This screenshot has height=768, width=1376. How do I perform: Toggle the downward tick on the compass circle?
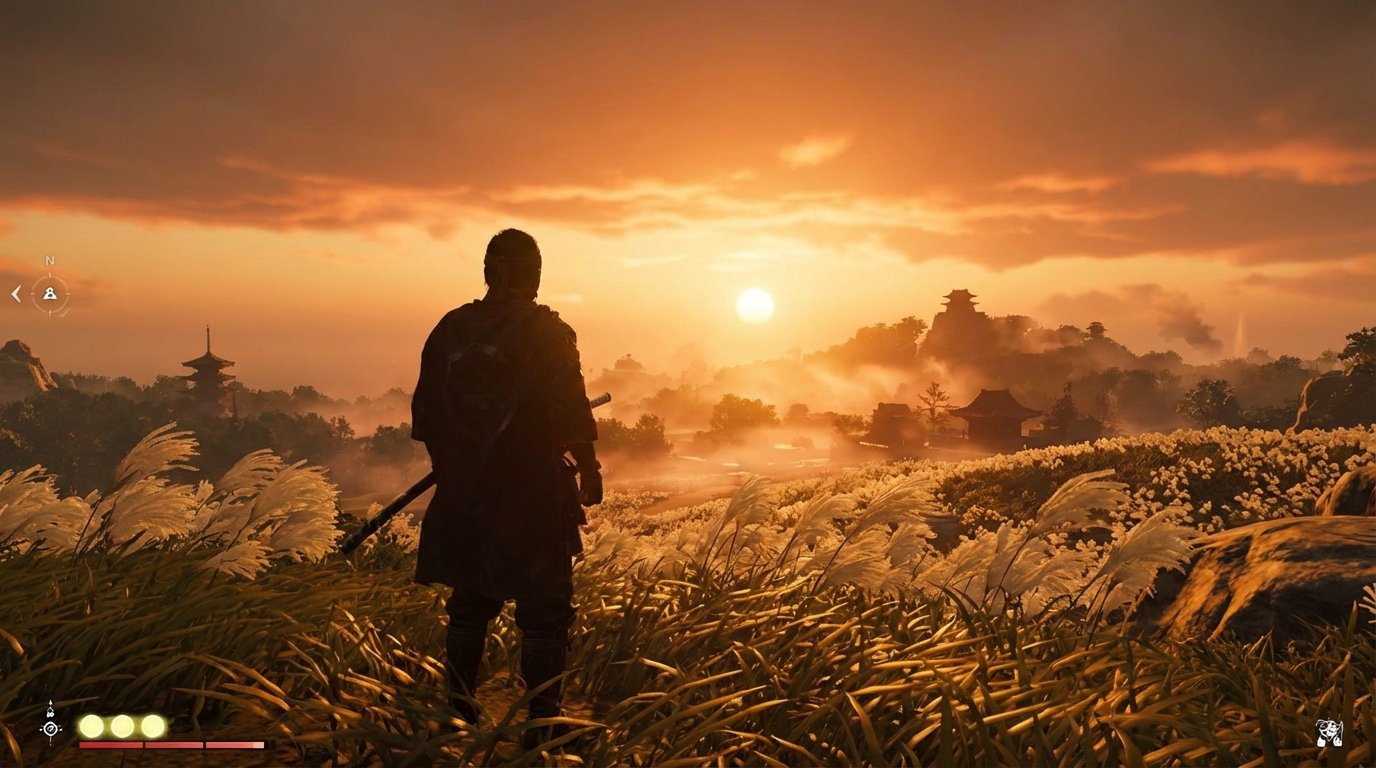[x=50, y=315]
